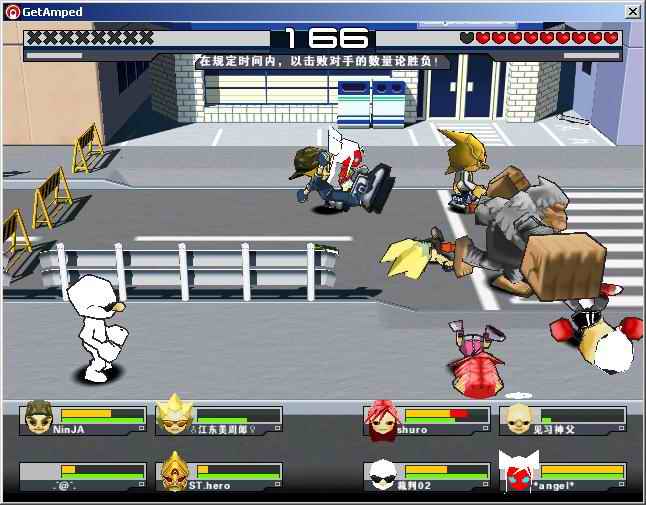
Task: Click the .'@'. player panel
Action: 83,476
